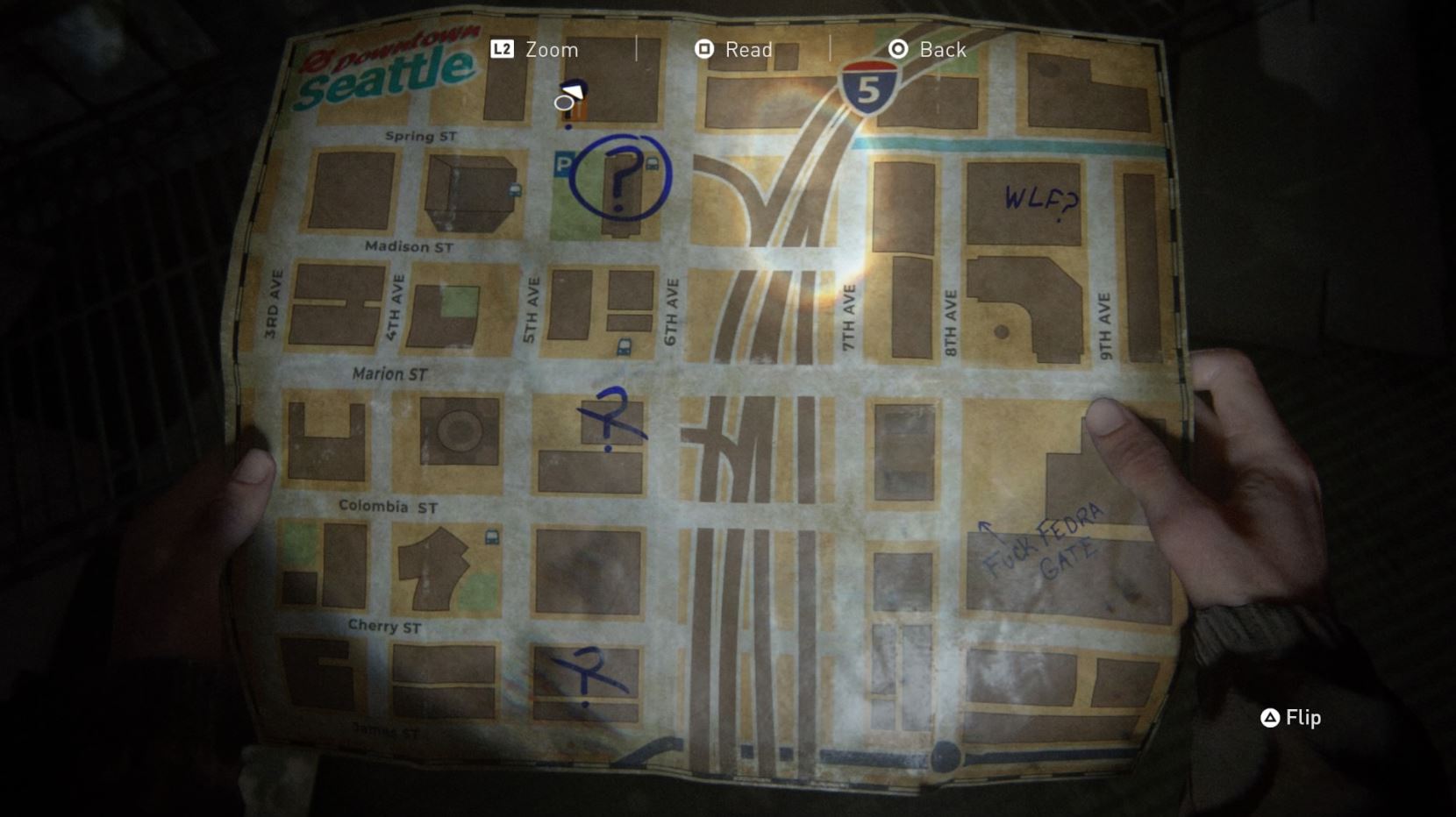Select the Interstate 5 highway shield
Image resolution: width=1456 pixels, height=817 pixels.
point(869,85)
